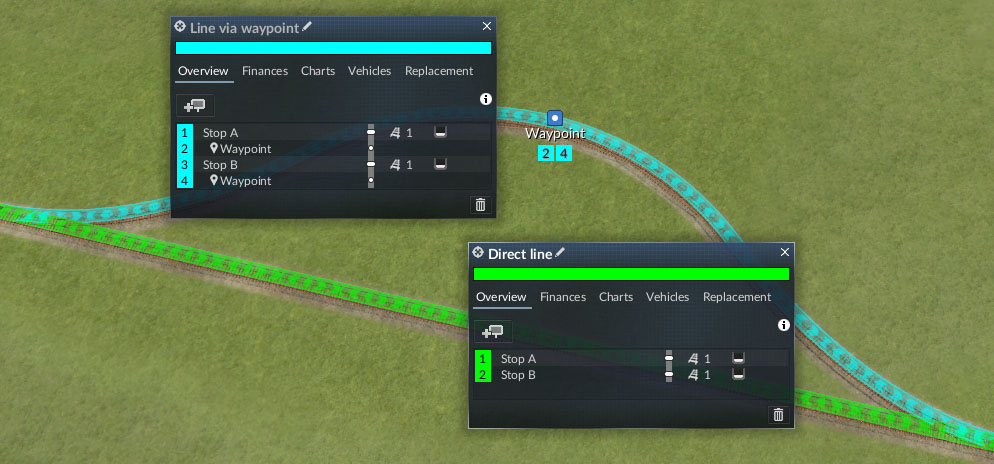The height and width of the screenshot is (464, 994).
Task: Show Vehicles tab in Direct line window
Action: click(x=667, y=297)
